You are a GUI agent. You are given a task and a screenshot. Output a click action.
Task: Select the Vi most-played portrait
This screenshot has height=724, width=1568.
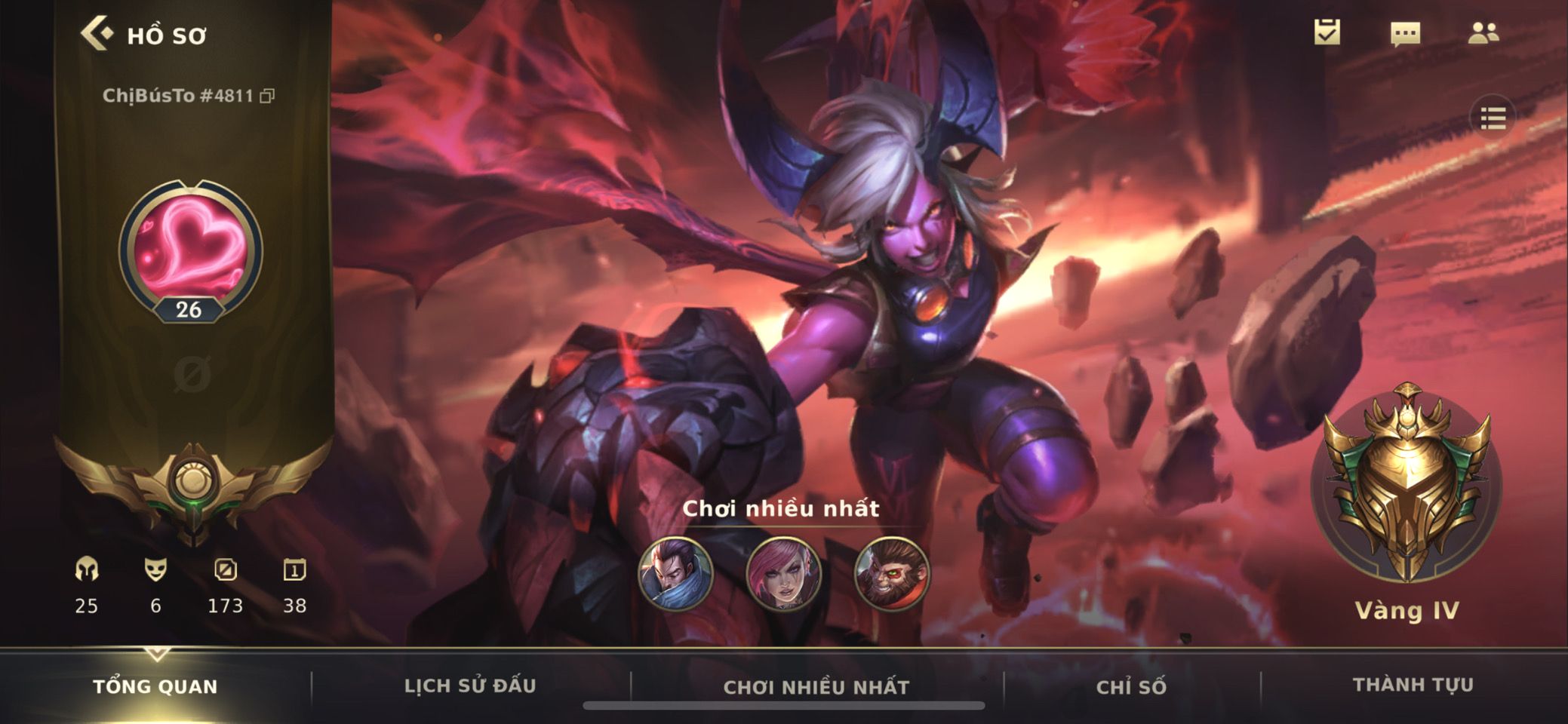tap(783, 574)
